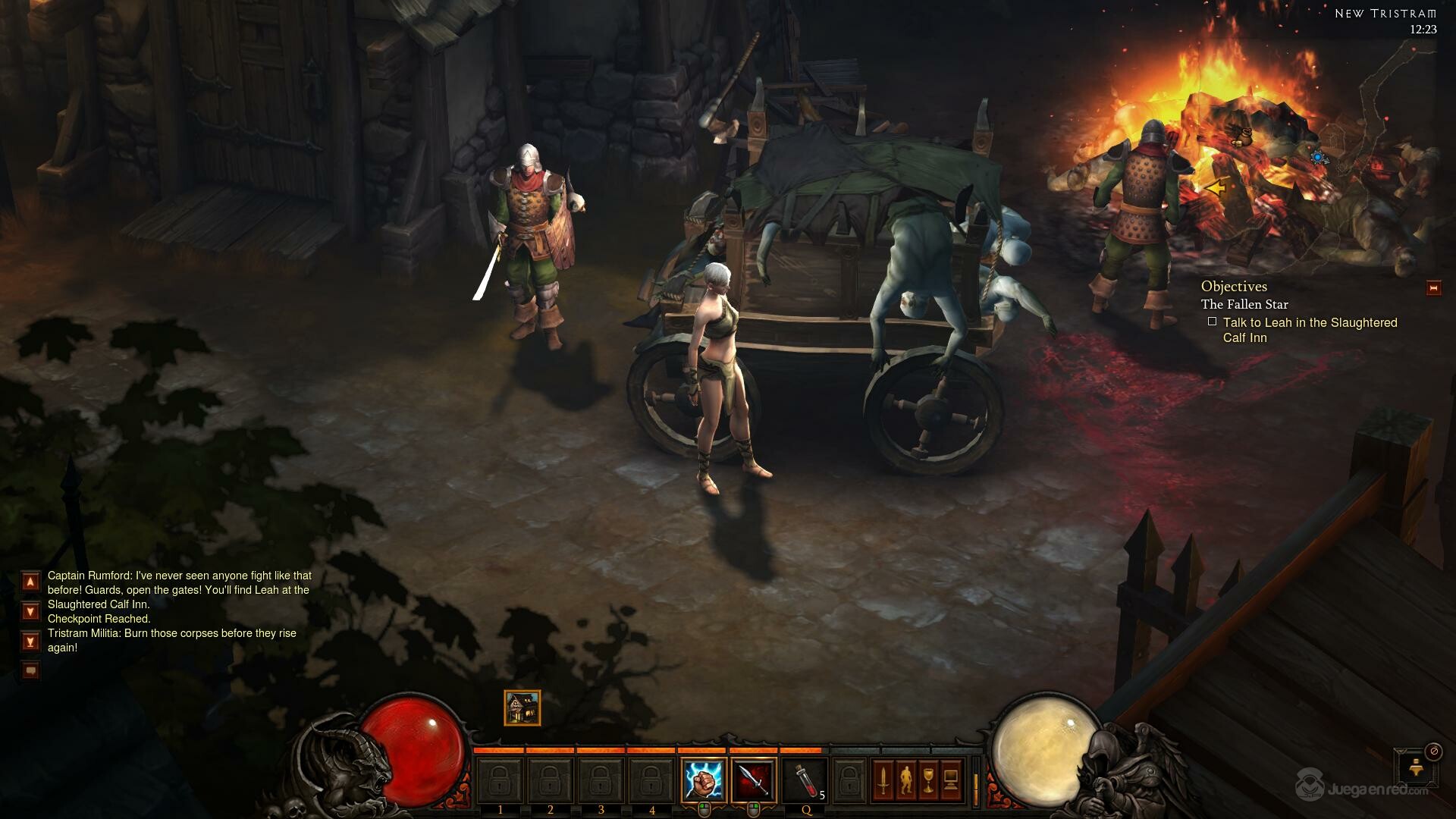Open the chat speech bubble button
This screenshot has height=819, width=1456.
(x=30, y=670)
